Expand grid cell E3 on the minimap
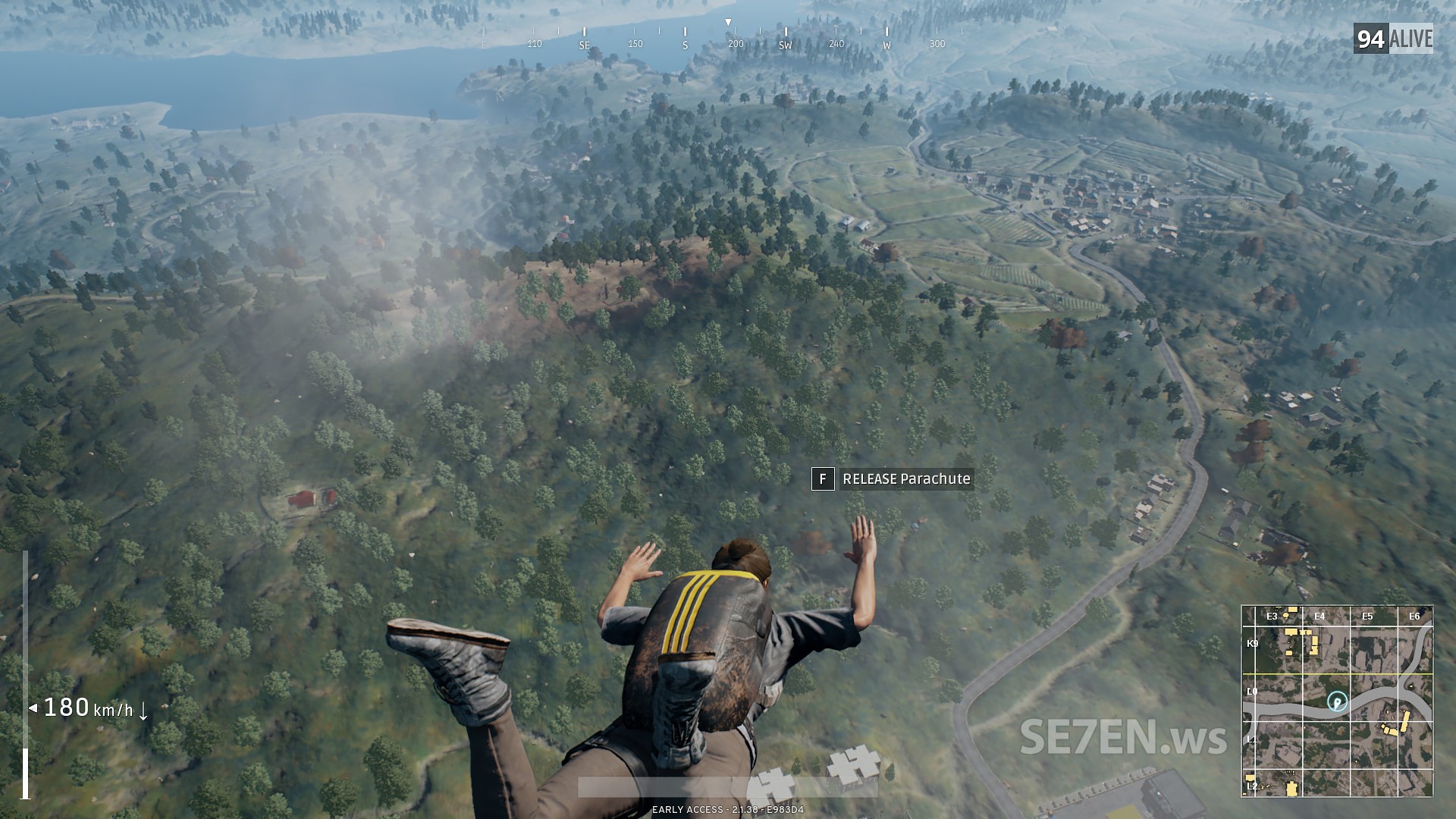The width and height of the screenshot is (1456, 819). pos(1272,617)
